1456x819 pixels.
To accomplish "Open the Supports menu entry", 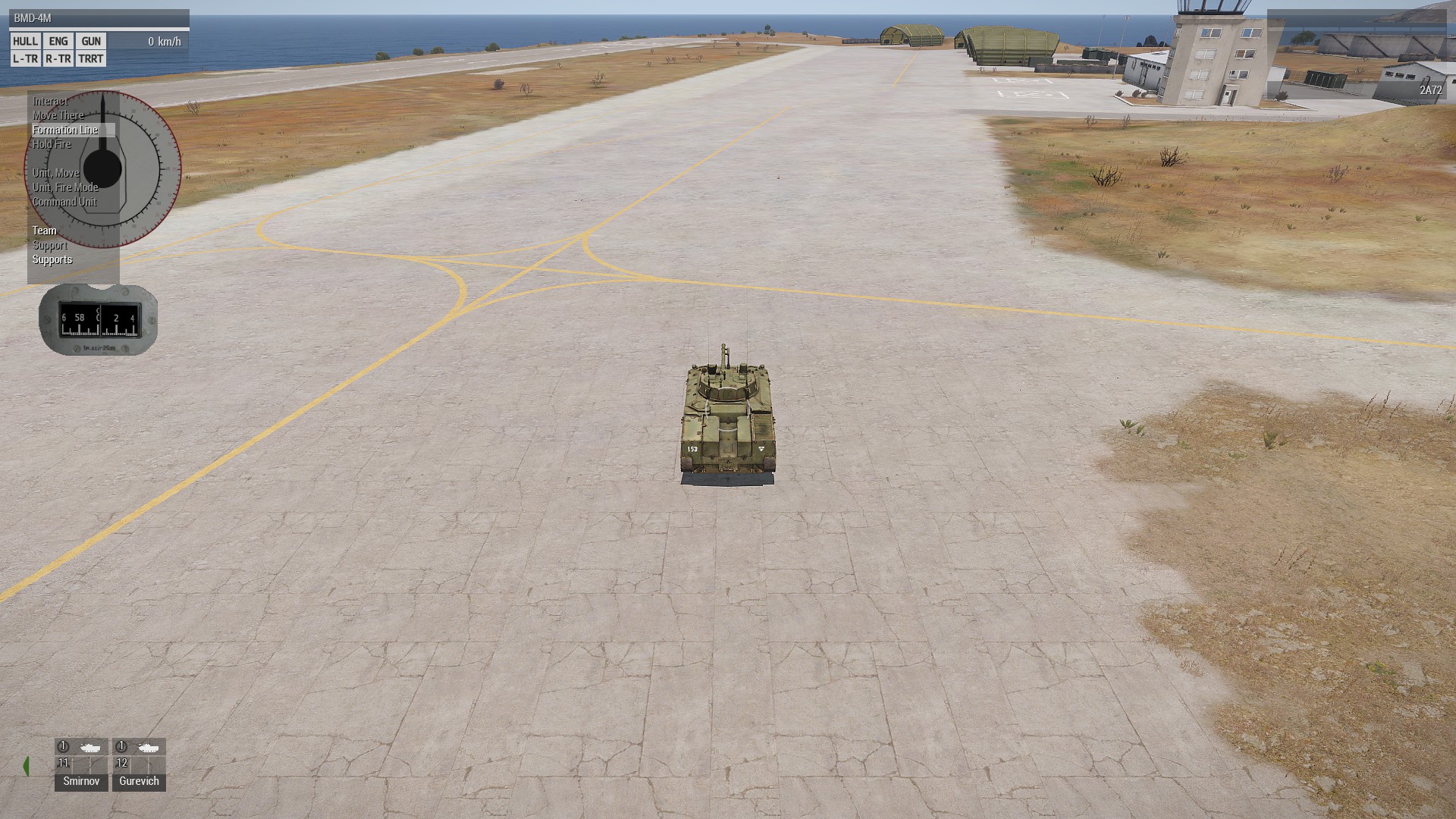I will (x=52, y=259).
